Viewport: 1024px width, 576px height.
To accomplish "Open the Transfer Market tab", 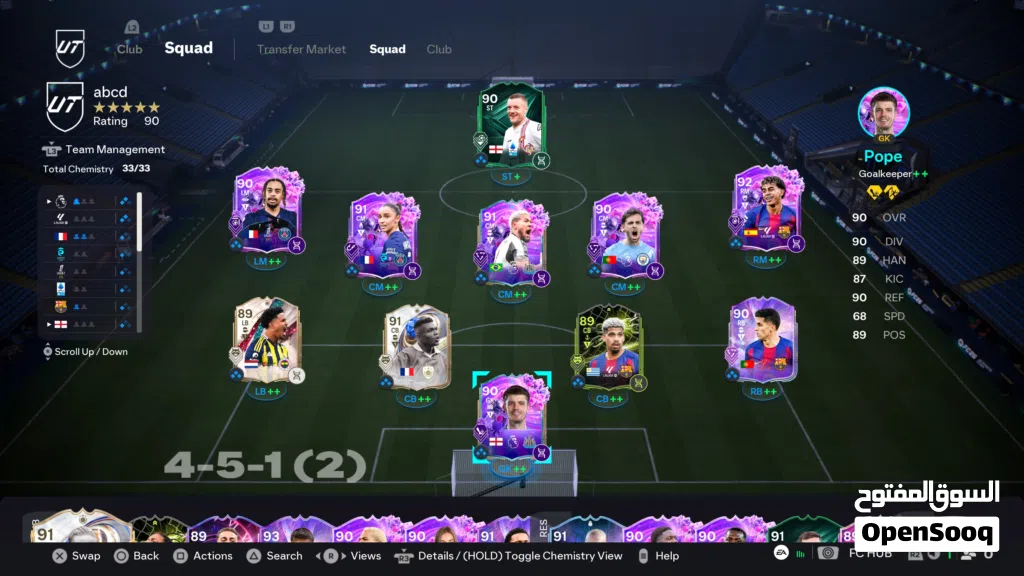I will pyautogui.click(x=301, y=49).
